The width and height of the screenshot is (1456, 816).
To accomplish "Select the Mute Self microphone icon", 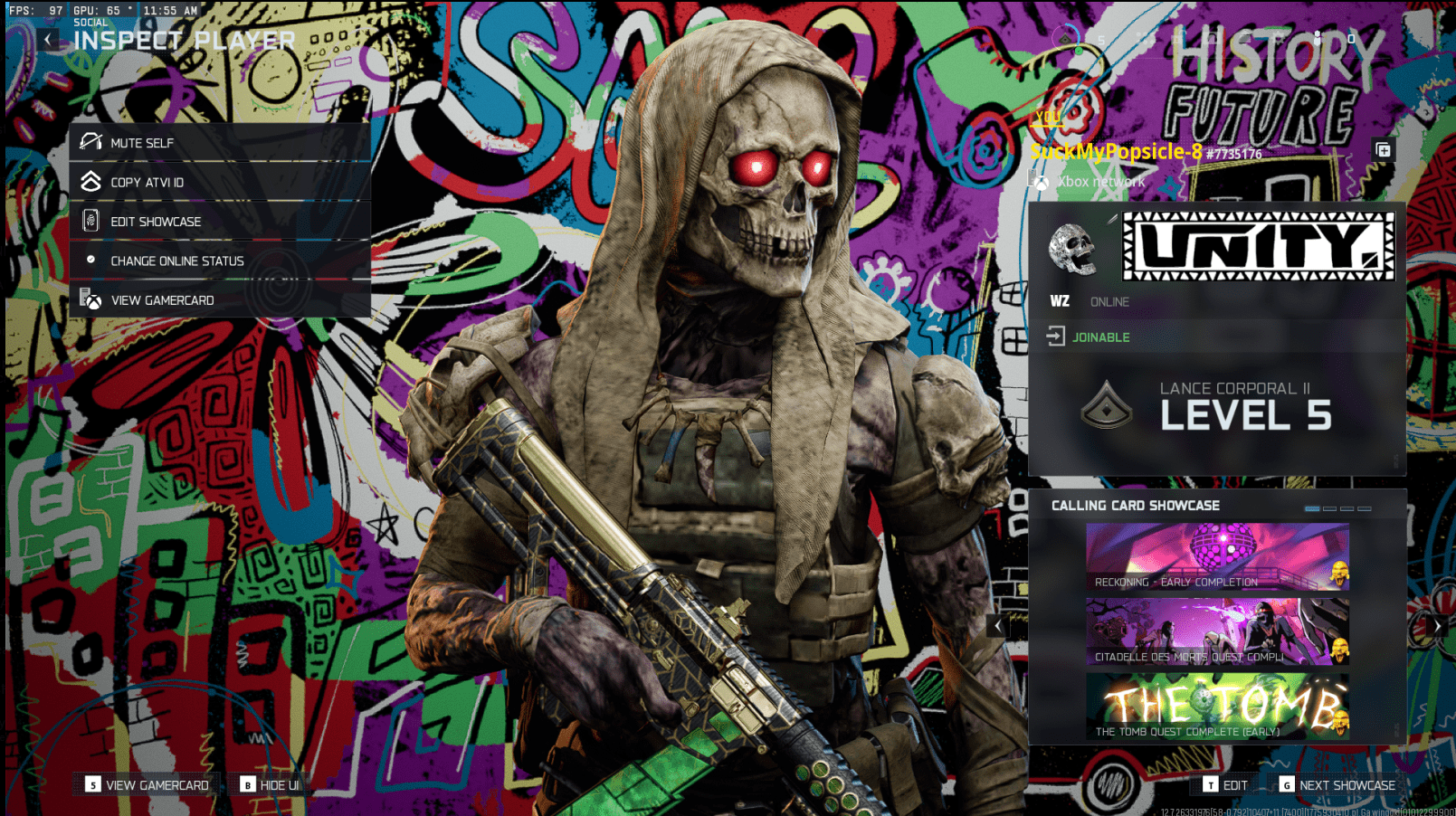I will point(90,141).
